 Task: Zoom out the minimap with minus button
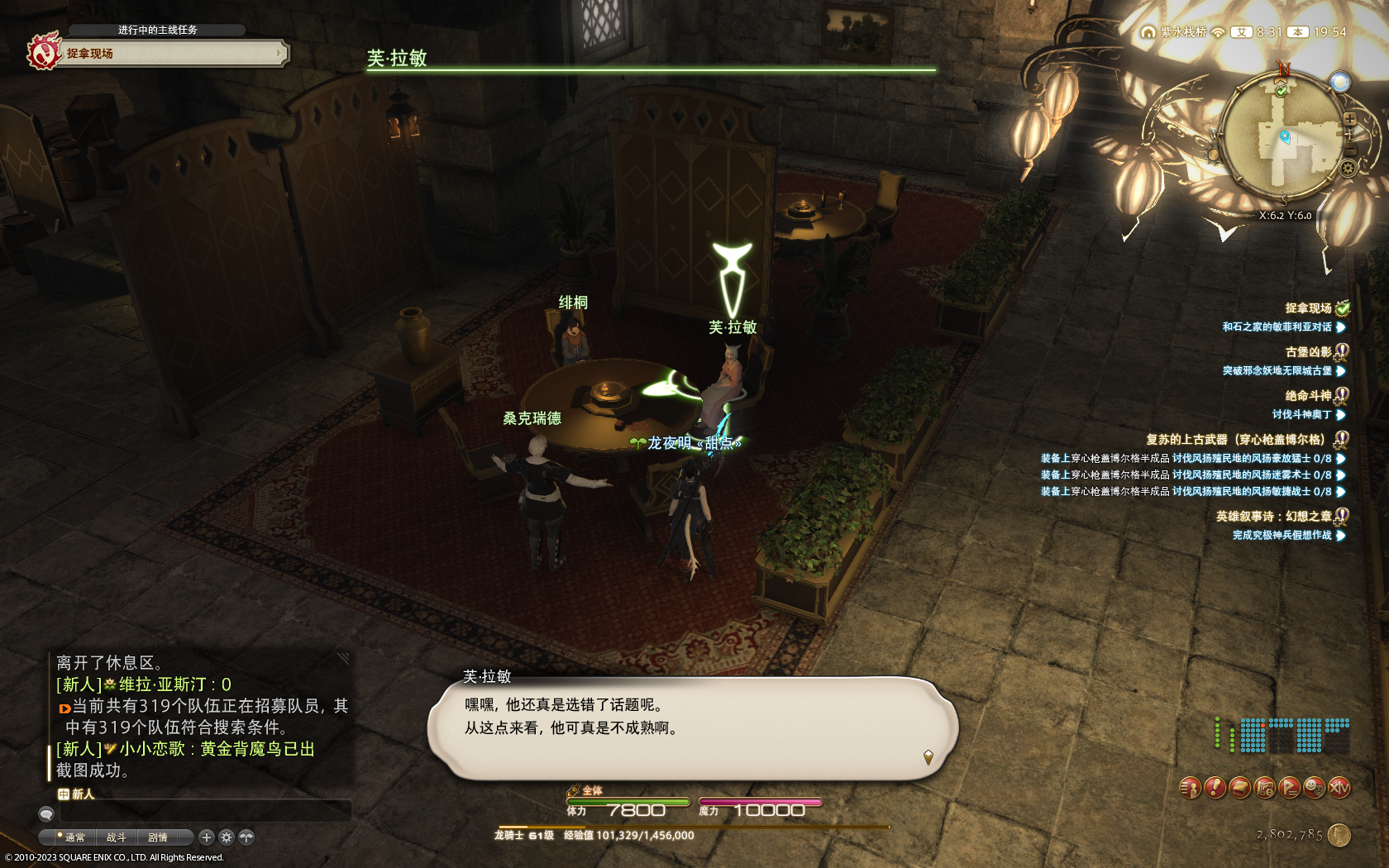[1351, 149]
